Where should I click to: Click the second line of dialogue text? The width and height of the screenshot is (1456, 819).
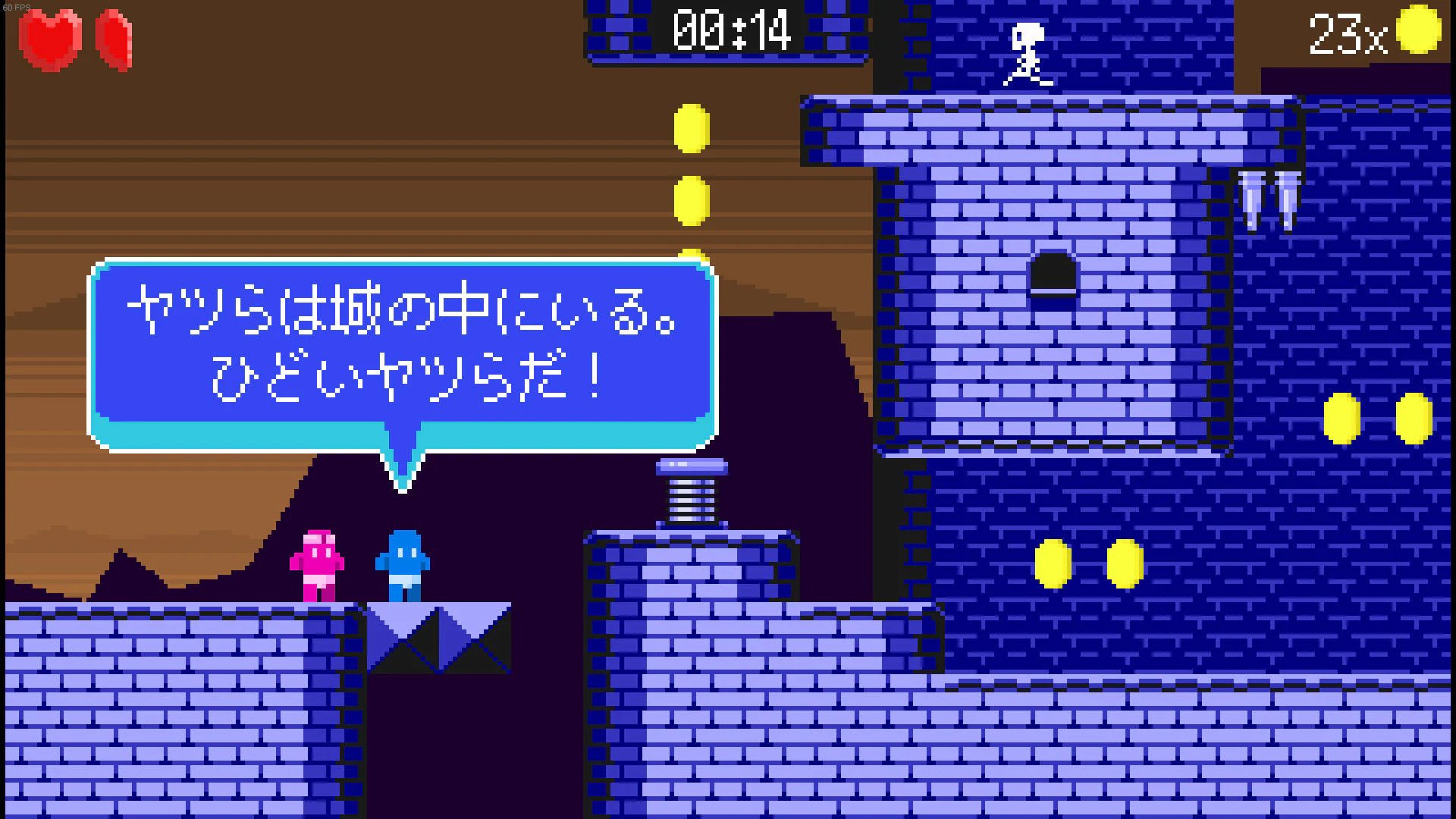(406, 378)
